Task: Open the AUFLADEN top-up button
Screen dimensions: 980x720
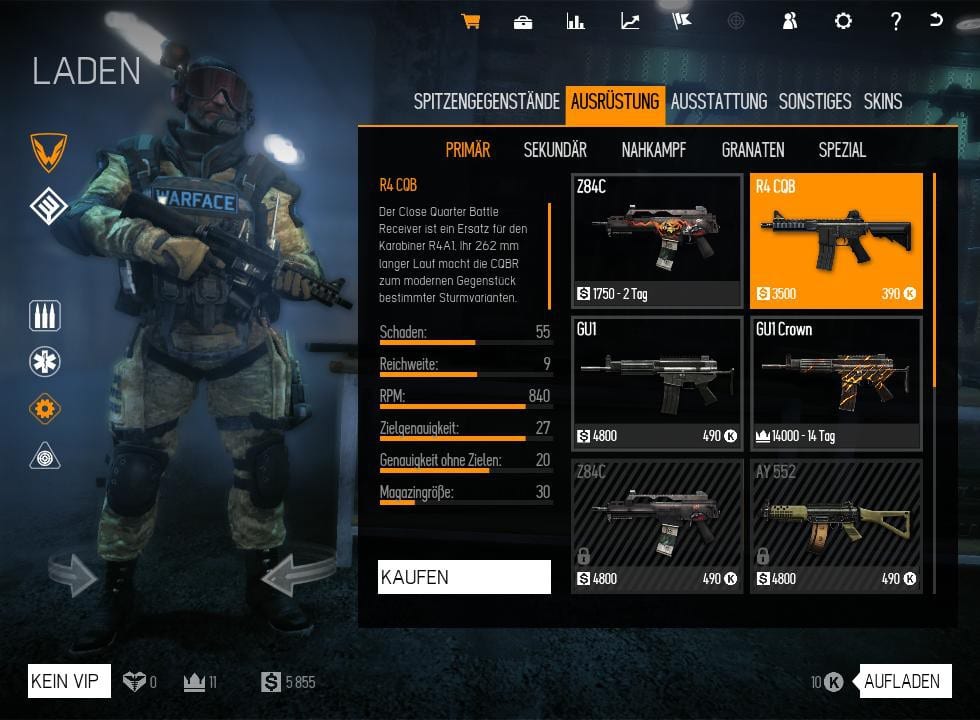Action: pyautogui.click(x=902, y=682)
